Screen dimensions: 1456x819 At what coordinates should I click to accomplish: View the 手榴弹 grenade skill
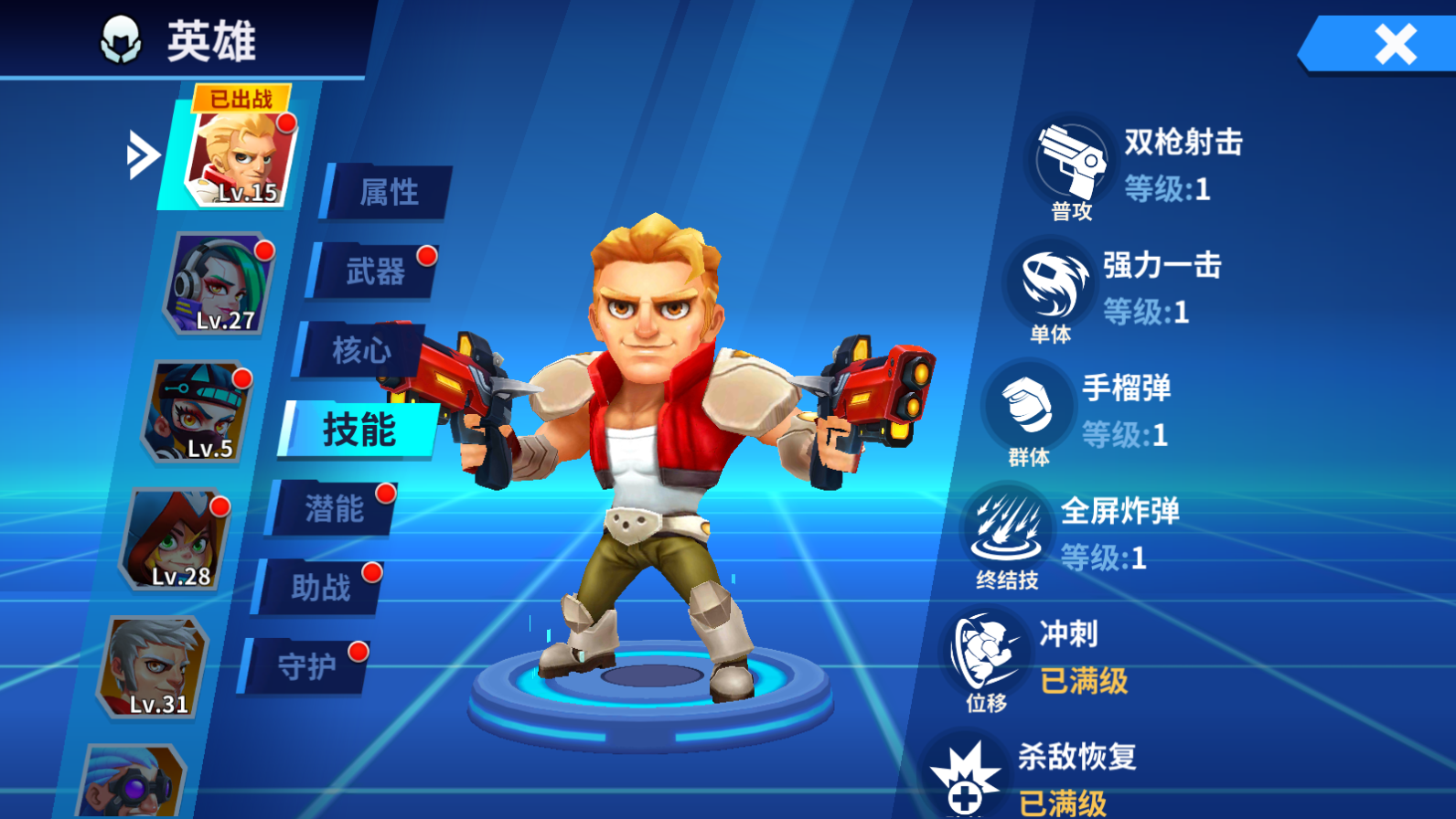(1028, 407)
